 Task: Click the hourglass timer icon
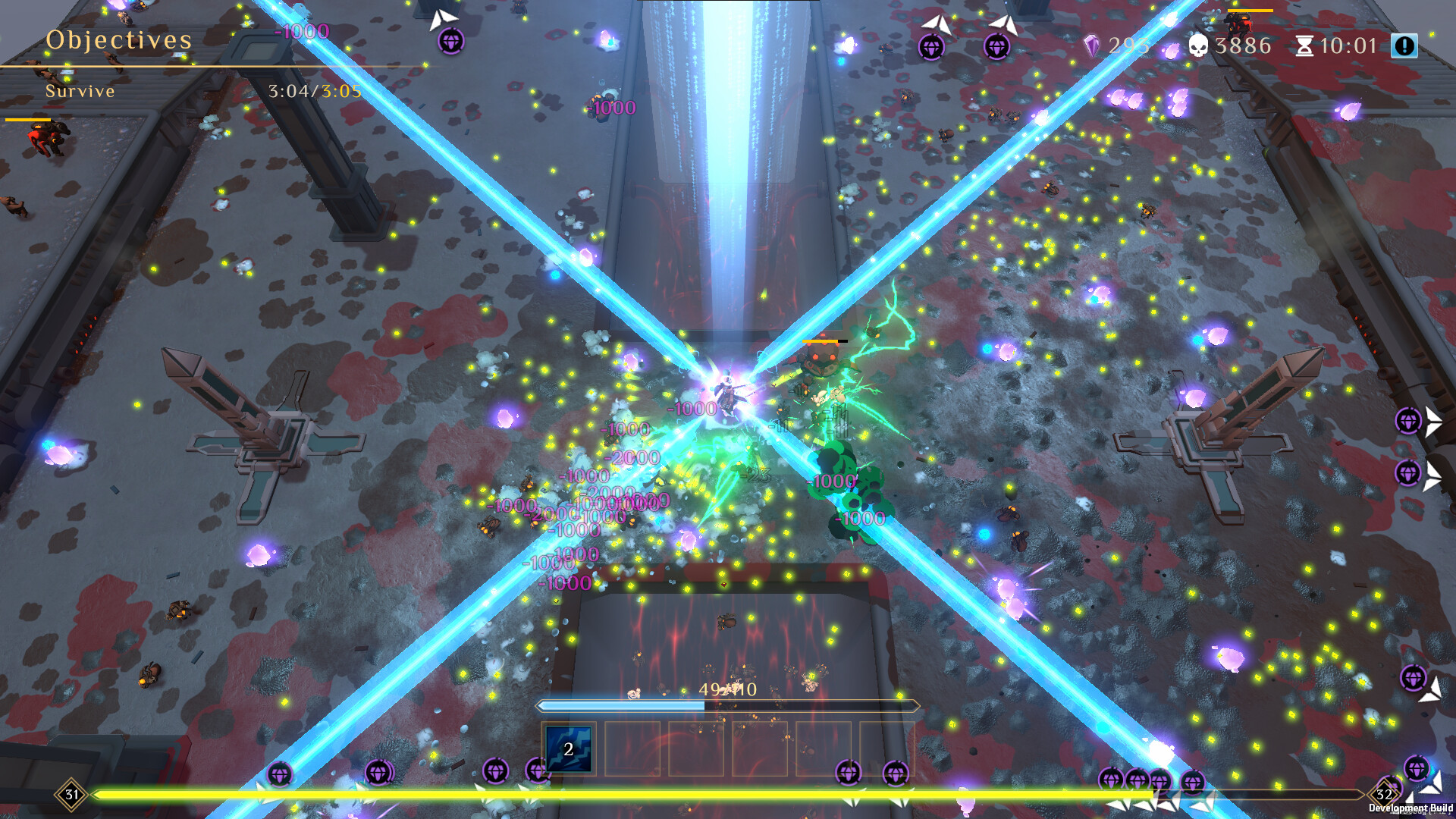click(x=1306, y=46)
